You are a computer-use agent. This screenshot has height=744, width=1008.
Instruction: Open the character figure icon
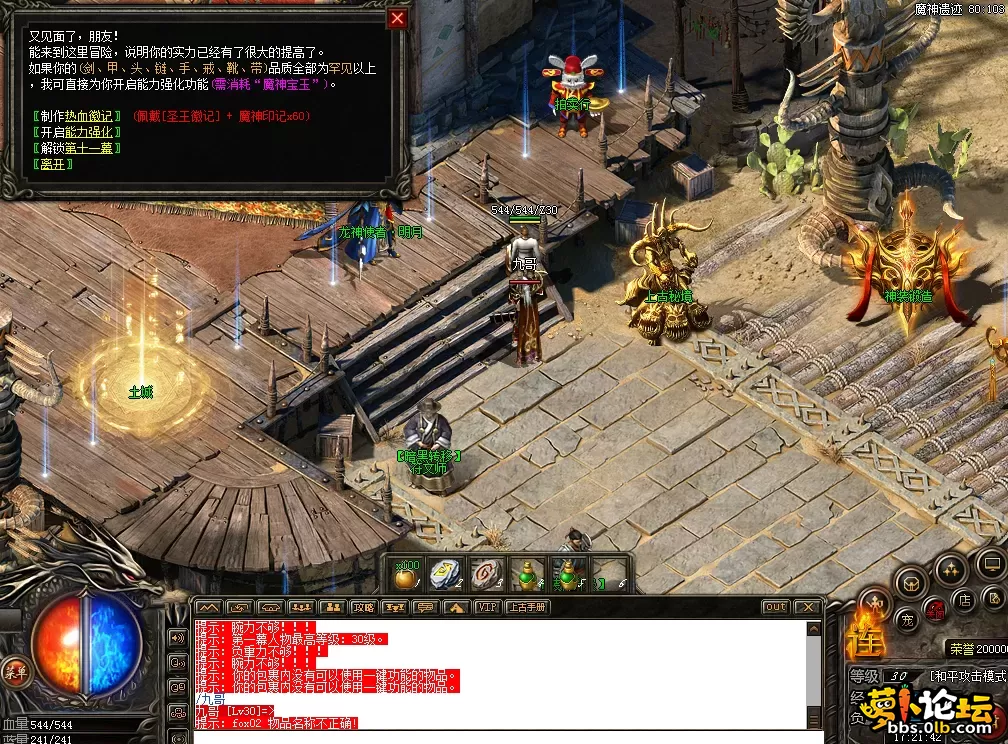[875, 603]
